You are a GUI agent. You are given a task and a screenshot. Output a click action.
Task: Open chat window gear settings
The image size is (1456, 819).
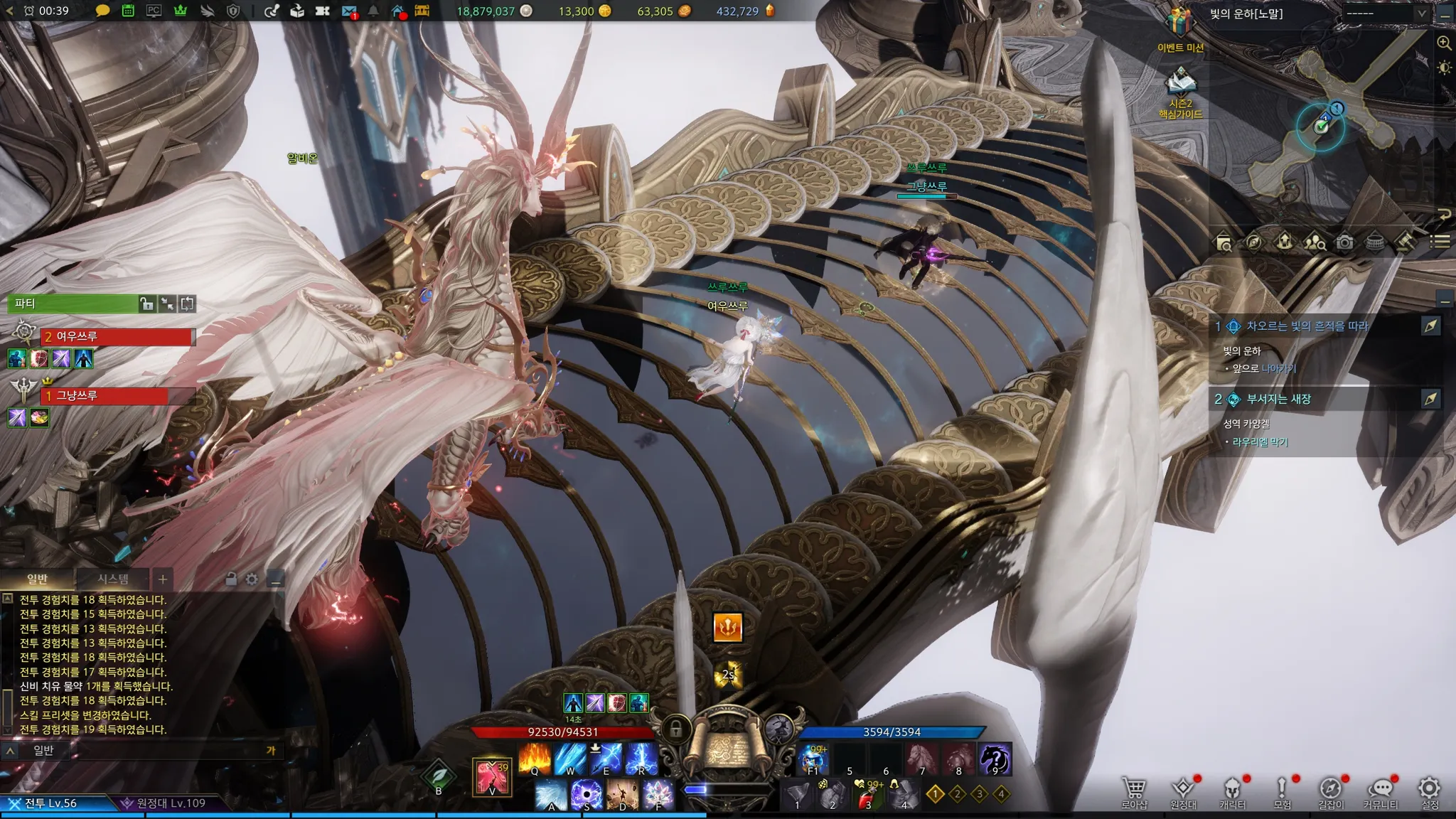[252, 579]
